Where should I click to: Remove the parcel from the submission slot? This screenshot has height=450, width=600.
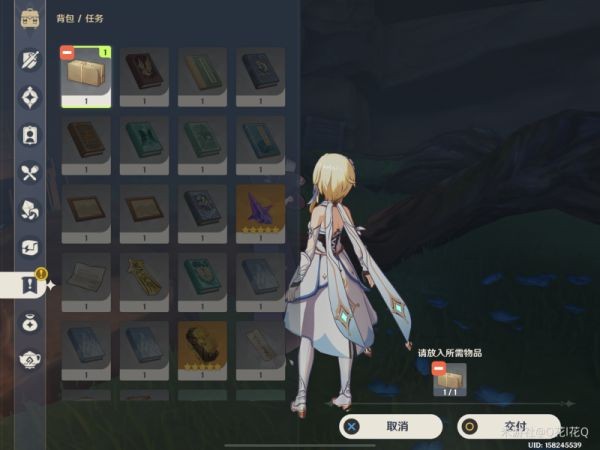437,369
